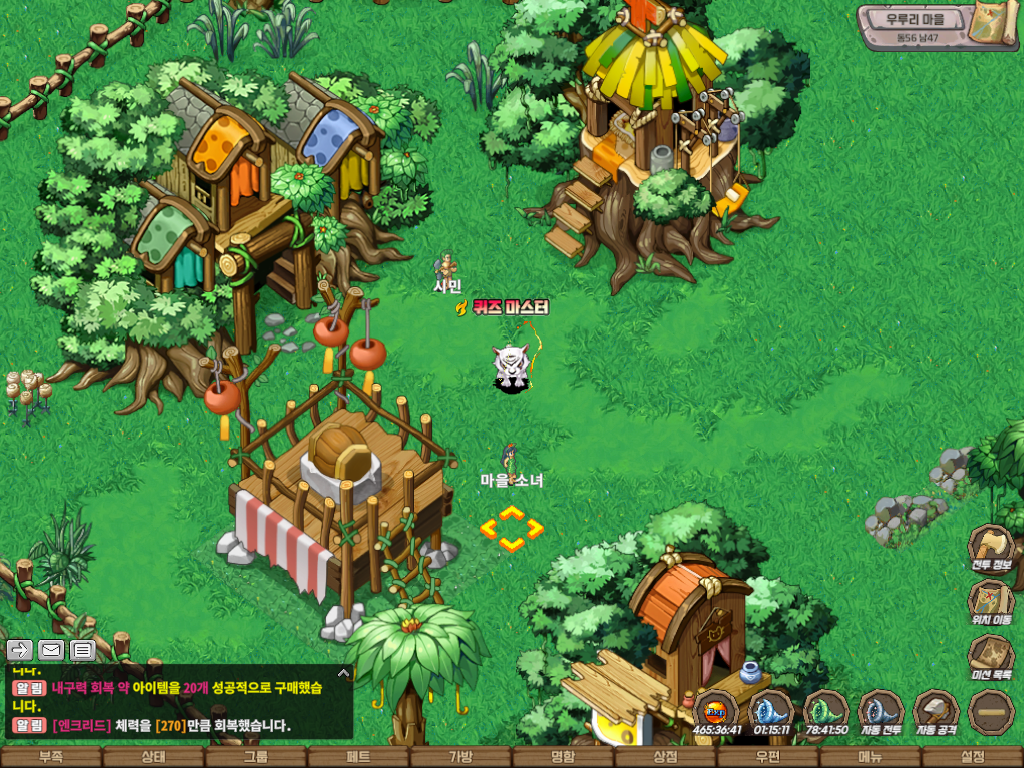The width and height of the screenshot is (1024, 768).
Task: Open the 명함 (name card) menu
Action: (x=563, y=757)
